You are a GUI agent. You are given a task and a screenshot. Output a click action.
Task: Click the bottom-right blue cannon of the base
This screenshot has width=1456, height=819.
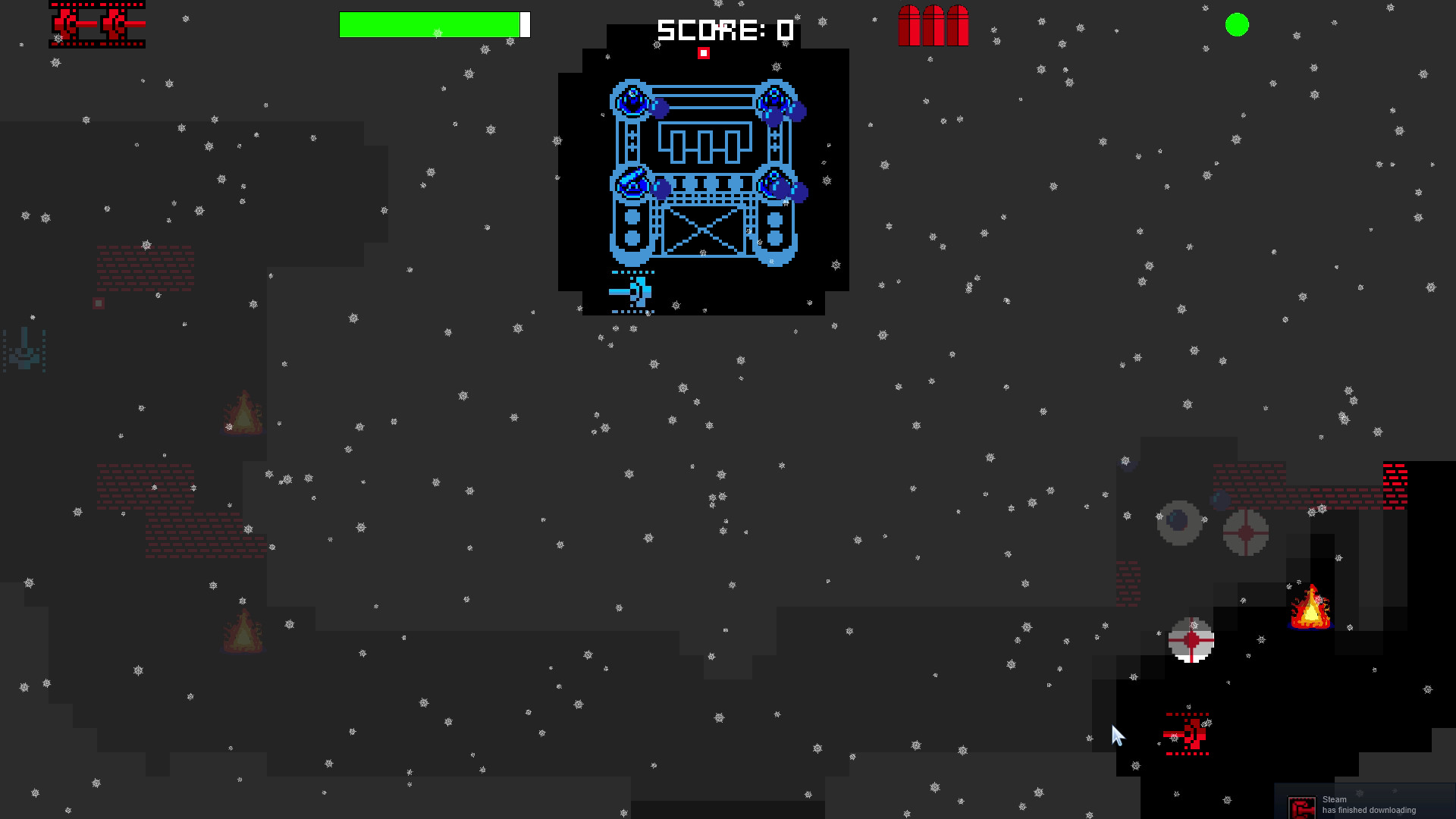775,184
